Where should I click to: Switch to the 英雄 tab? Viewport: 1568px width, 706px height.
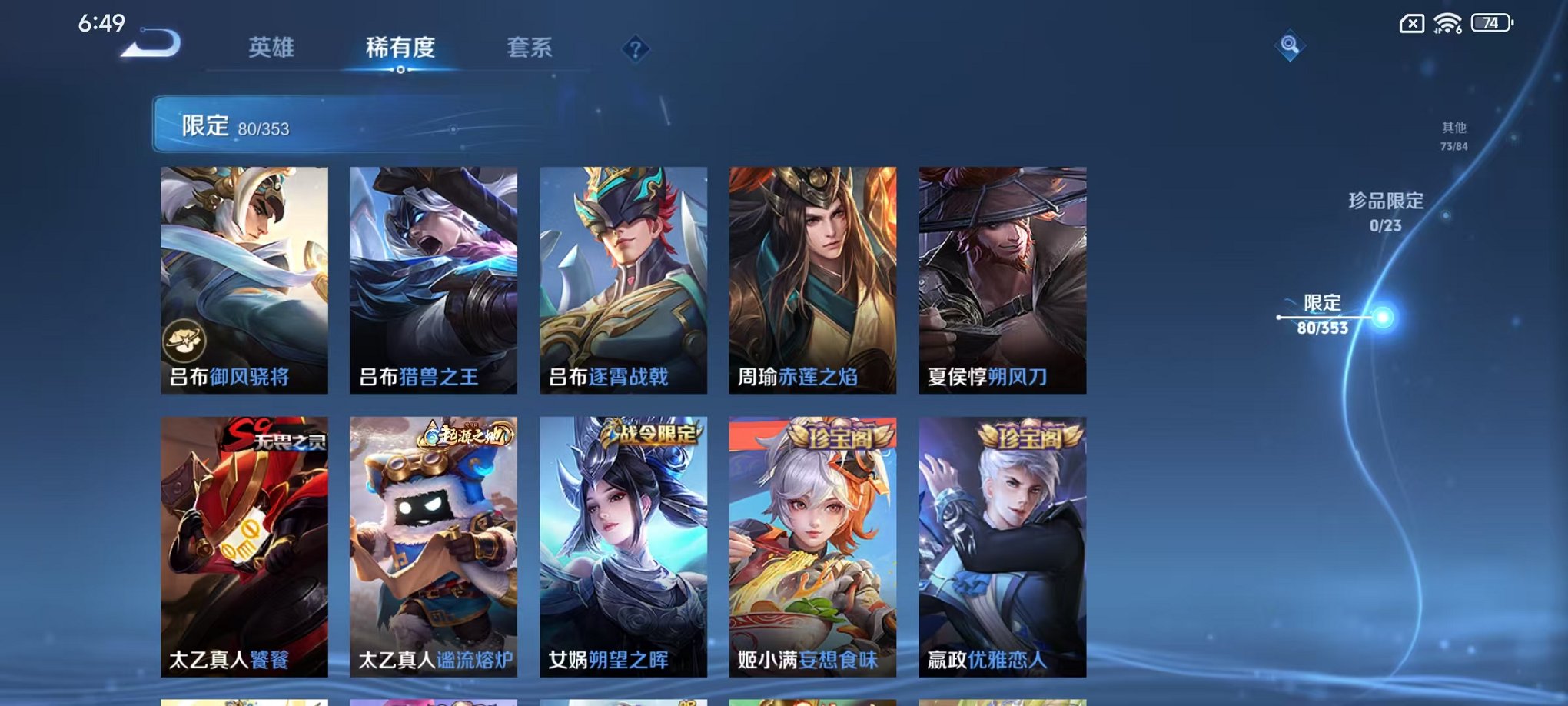(269, 48)
